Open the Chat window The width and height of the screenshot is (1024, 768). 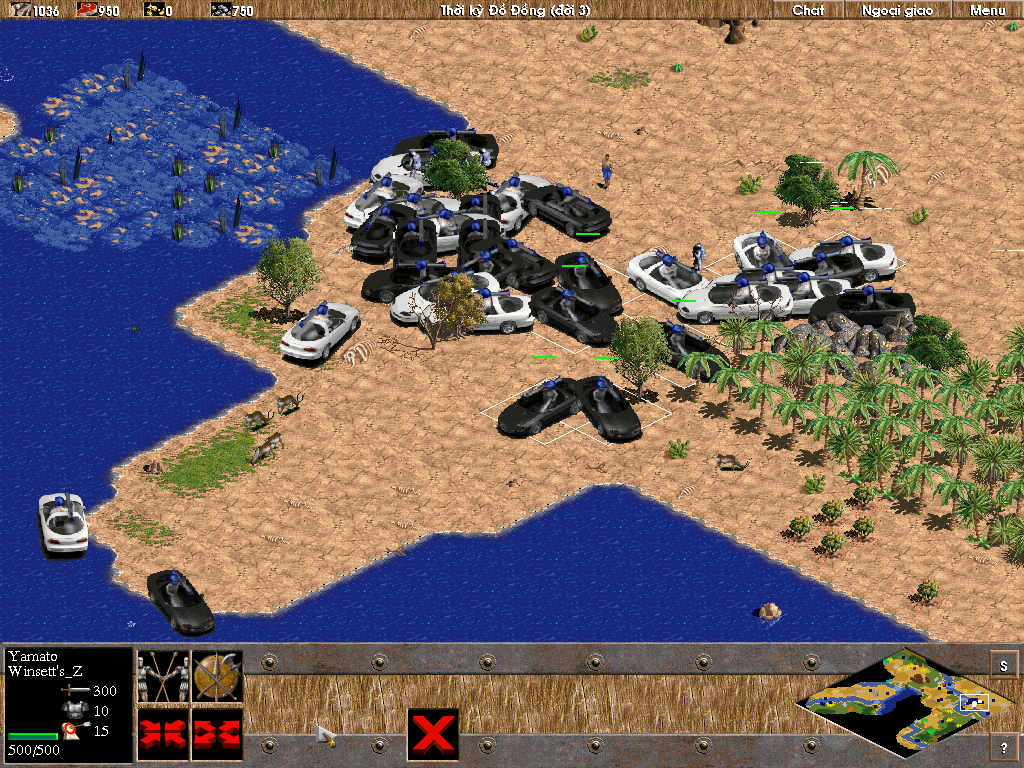coord(808,10)
